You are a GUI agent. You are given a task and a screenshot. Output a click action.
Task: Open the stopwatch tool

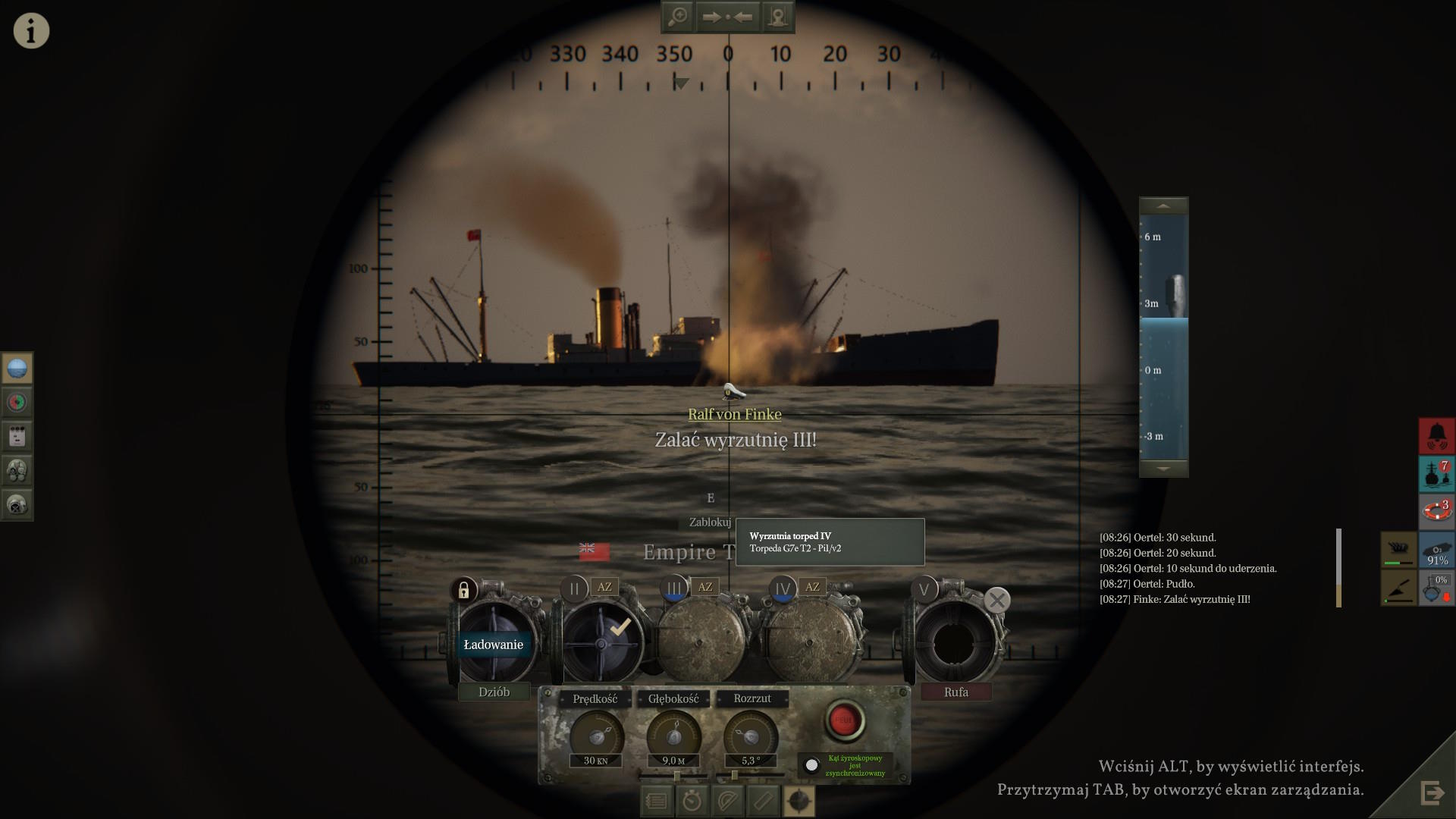tap(692, 801)
